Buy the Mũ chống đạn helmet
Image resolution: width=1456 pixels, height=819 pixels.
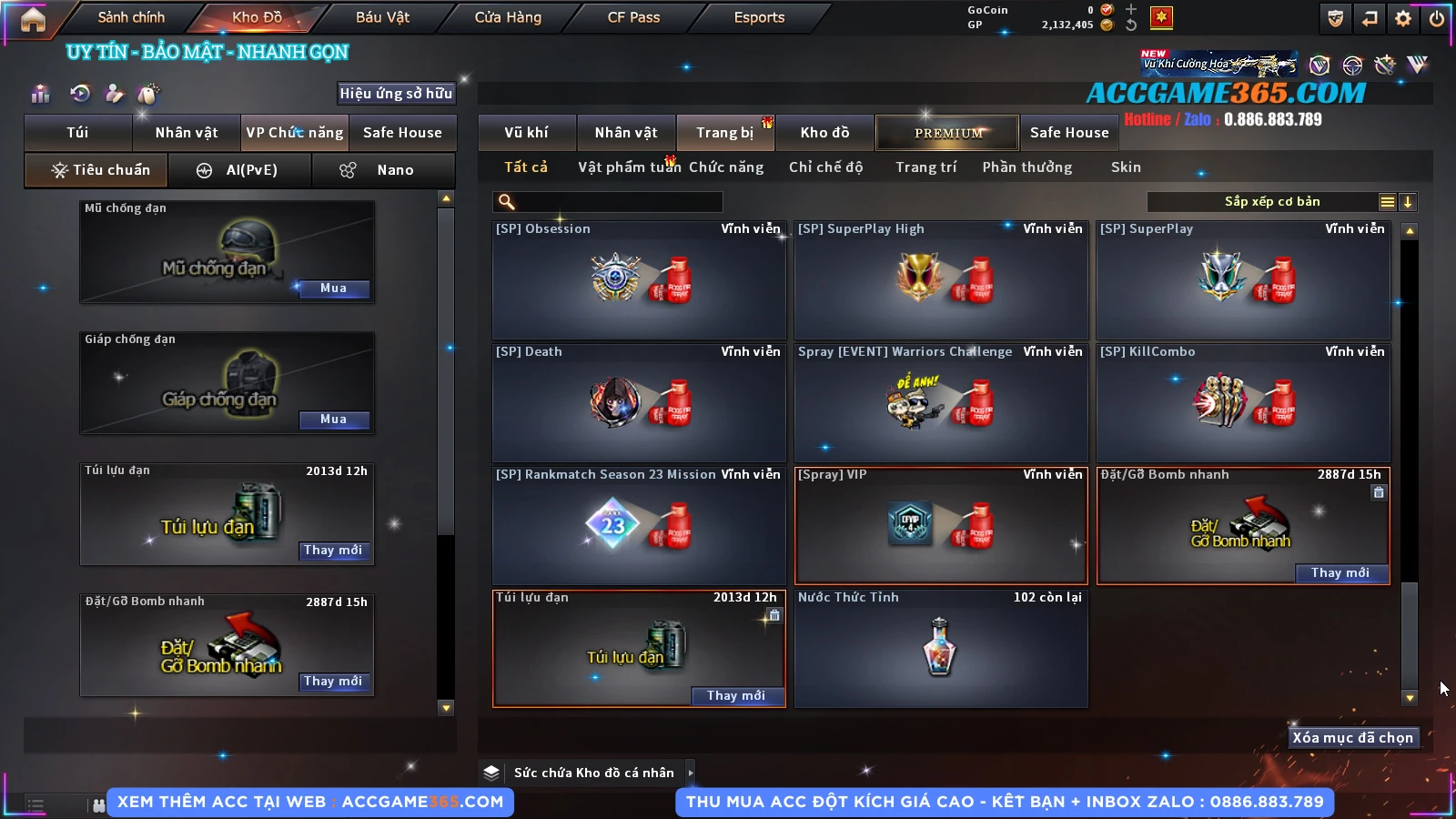pyautogui.click(x=333, y=288)
